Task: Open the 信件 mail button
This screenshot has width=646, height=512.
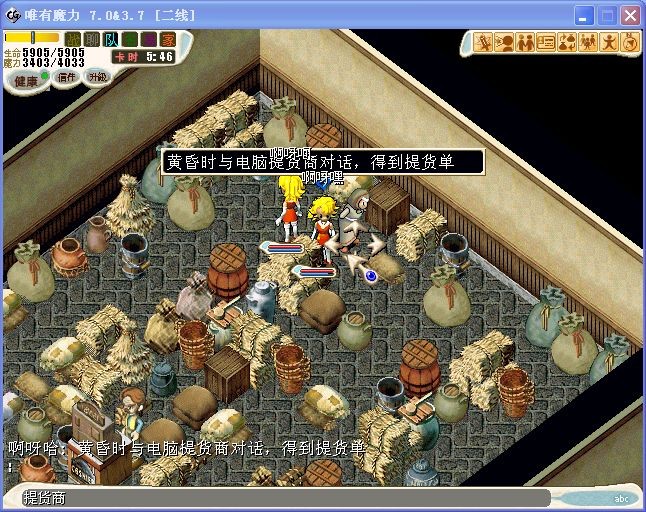Action: click(67, 77)
